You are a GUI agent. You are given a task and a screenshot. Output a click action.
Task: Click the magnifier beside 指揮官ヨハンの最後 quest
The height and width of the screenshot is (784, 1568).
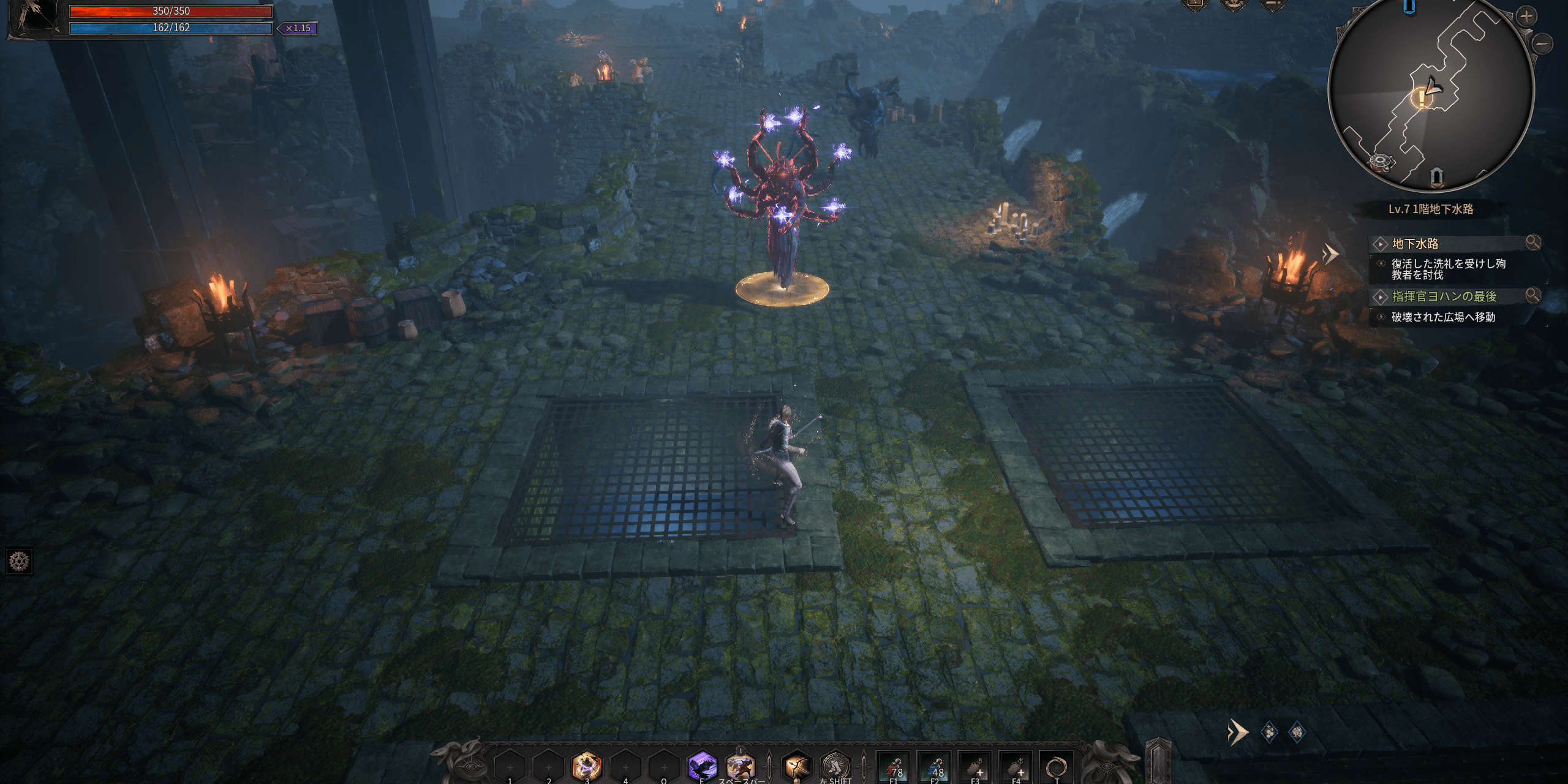(x=1533, y=295)
